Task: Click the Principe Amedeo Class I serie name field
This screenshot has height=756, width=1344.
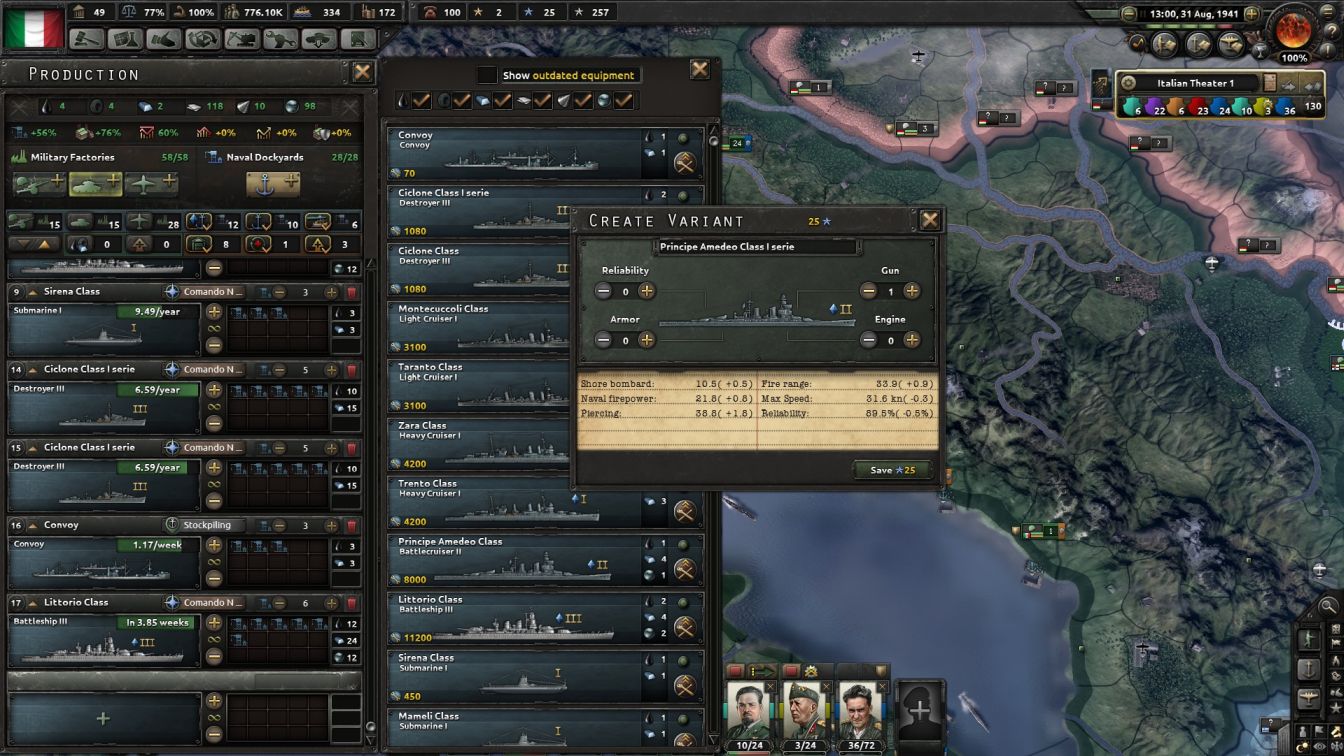Action: tap(756, 246)
